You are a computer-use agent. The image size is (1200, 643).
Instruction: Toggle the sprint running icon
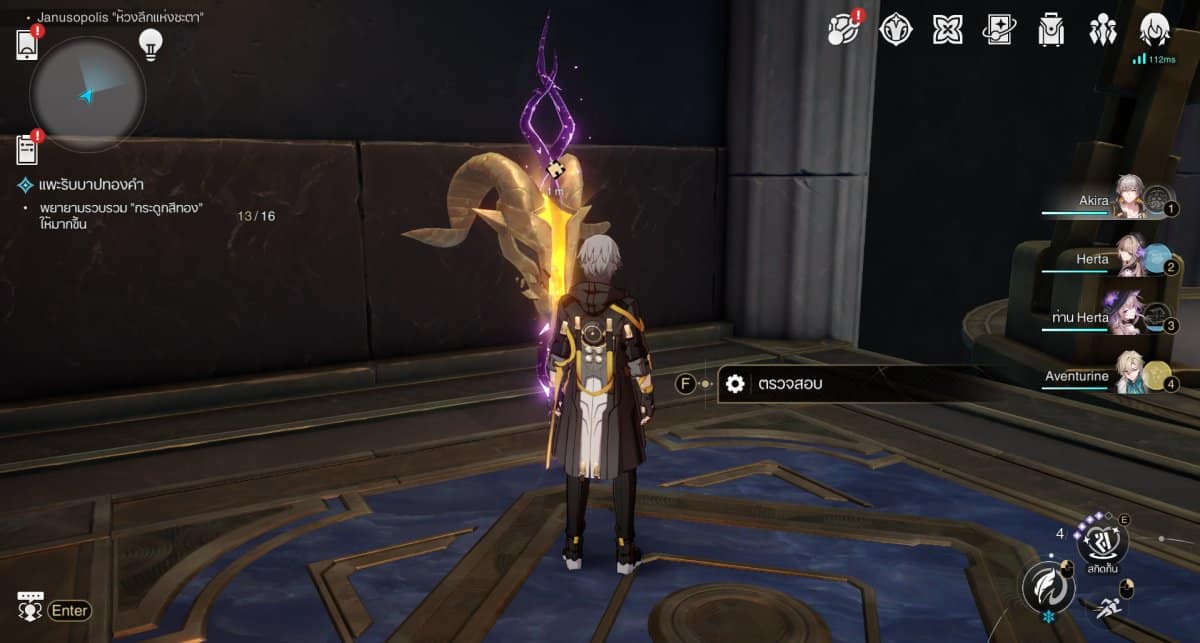pyautogui.click(x=1106, y=605)
